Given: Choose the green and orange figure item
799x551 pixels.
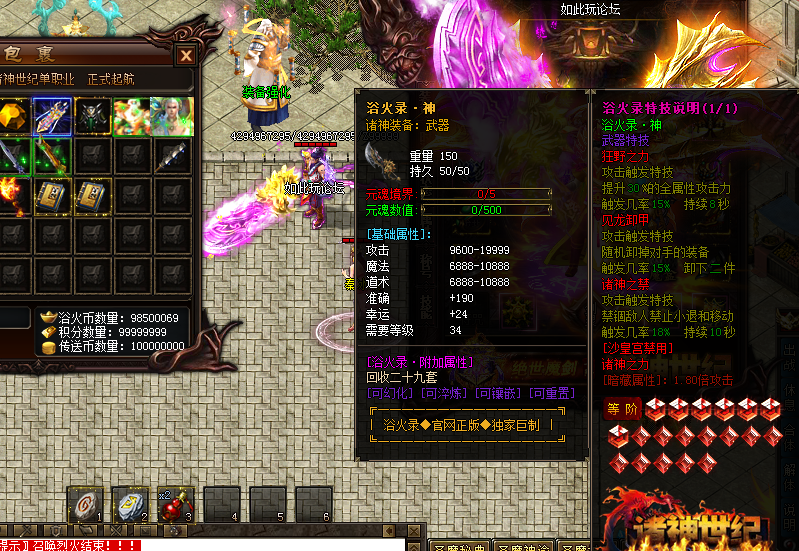Looking at the screenshot, I should (x=130, y=116).
